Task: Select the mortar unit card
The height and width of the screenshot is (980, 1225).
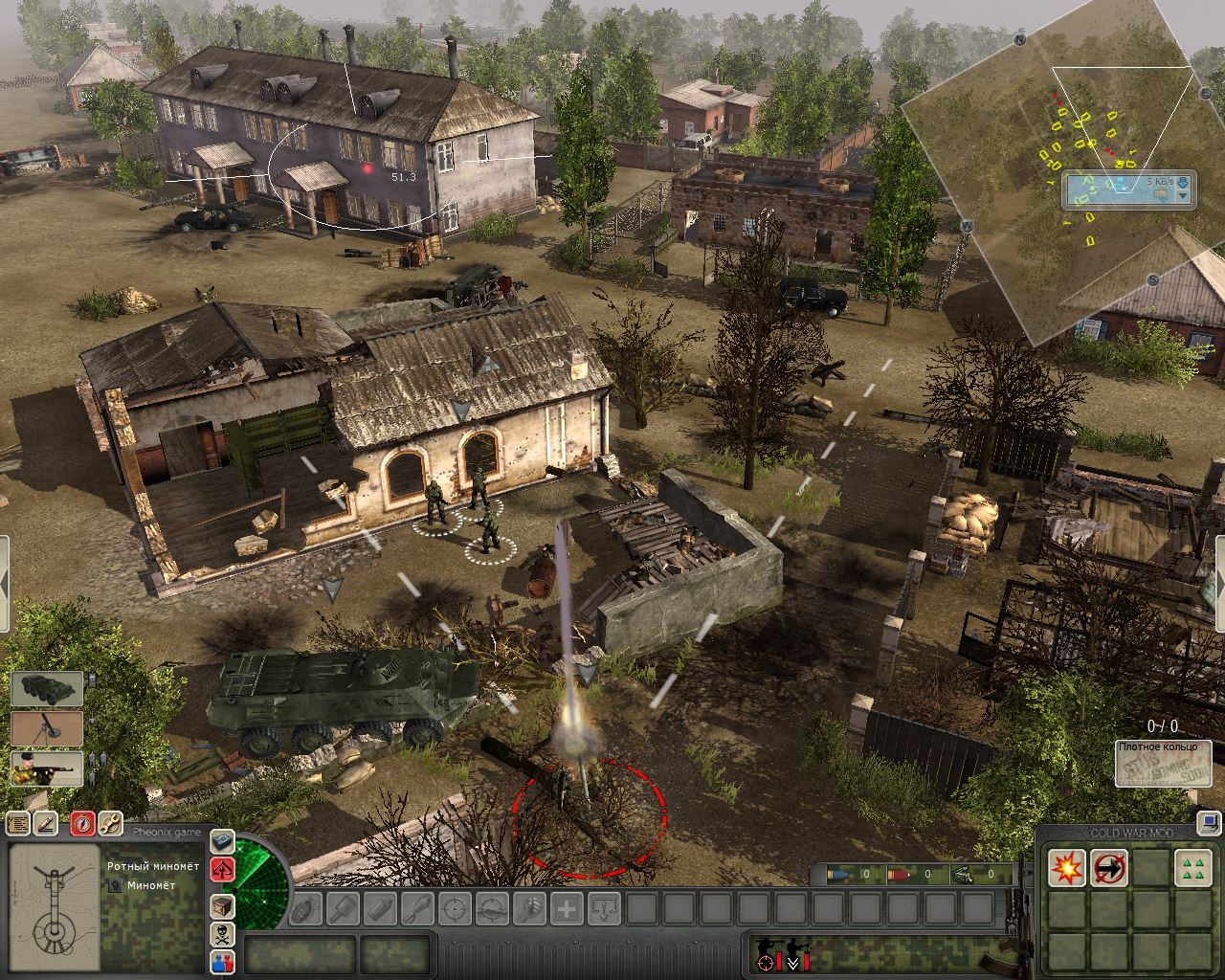Action: coord(47,729)
